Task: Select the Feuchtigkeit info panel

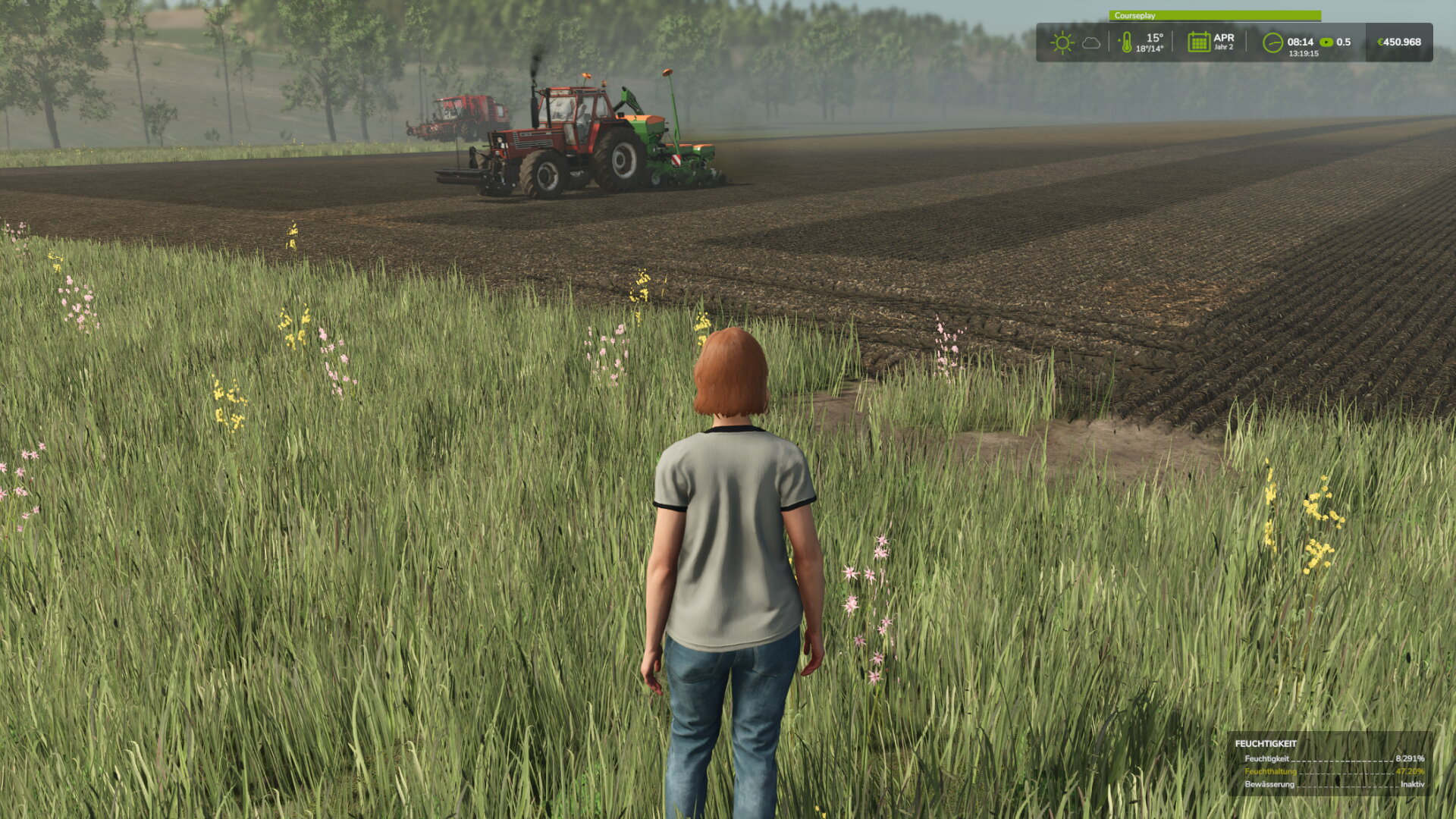Action: click(x=1331, y=764)
